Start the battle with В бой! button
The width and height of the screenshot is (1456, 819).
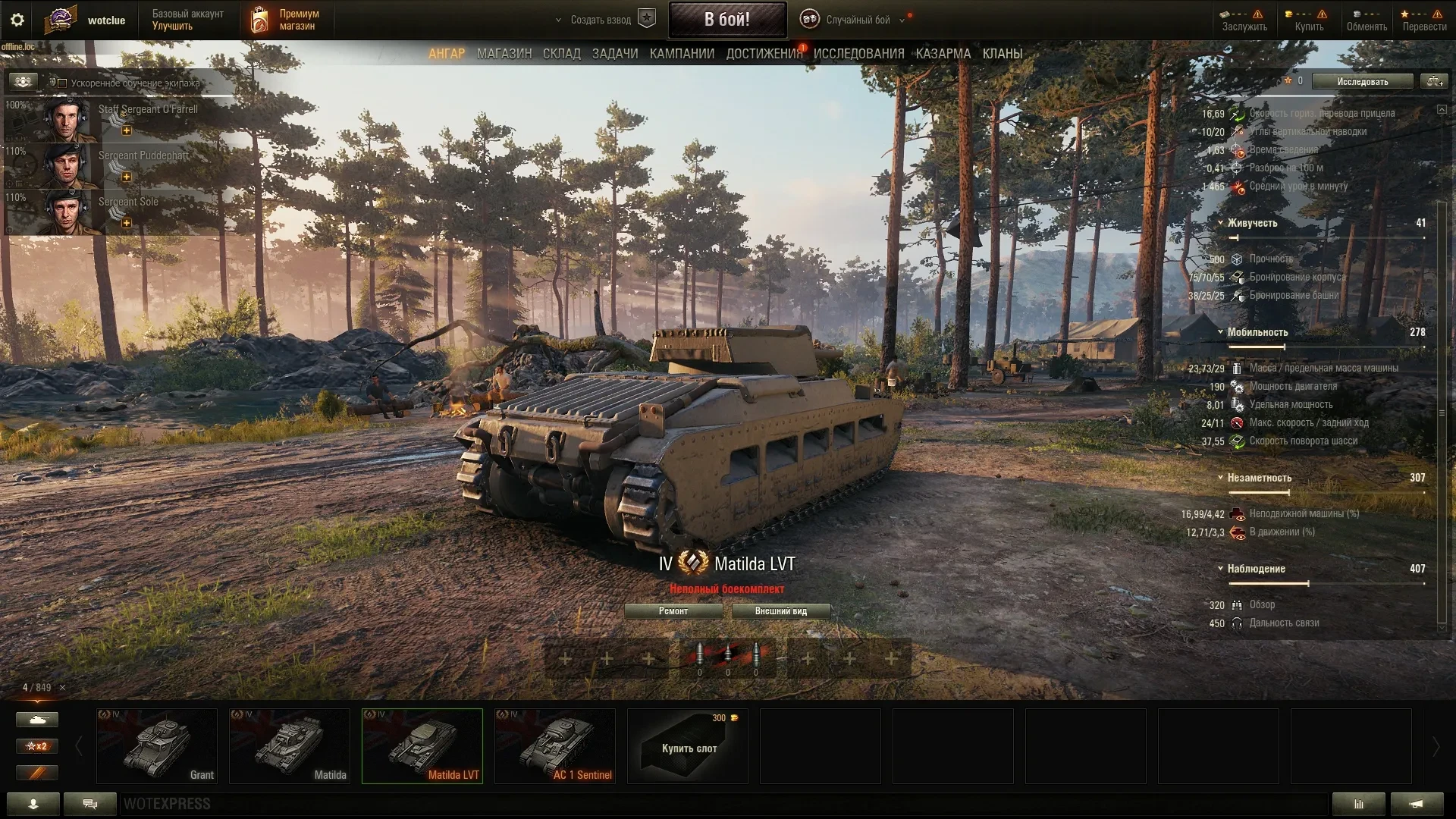(726, 20)
